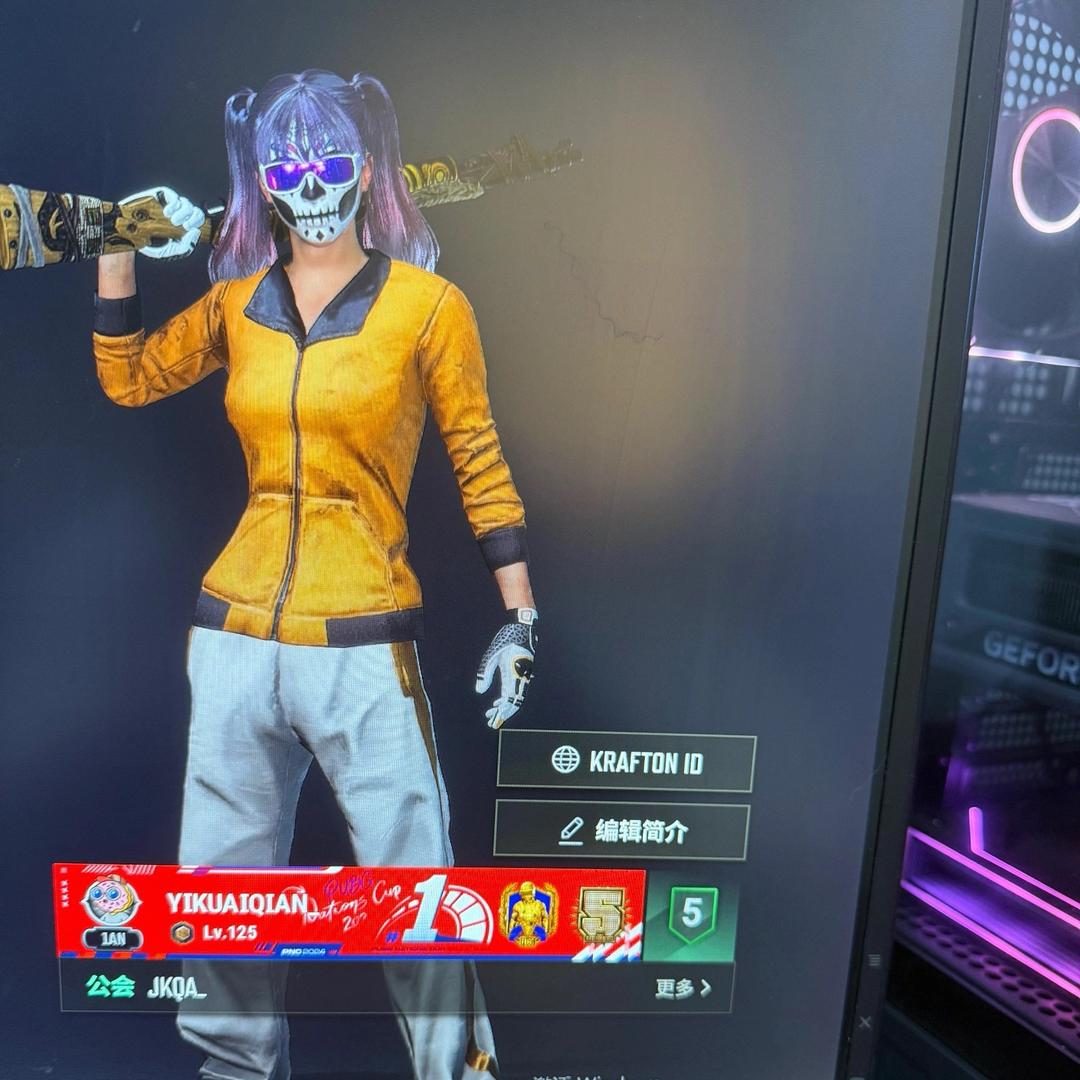Show more guild info via 更多
Image resolution: width=1080 pixels, height=1080 pixels.
(x=683, y=988)
